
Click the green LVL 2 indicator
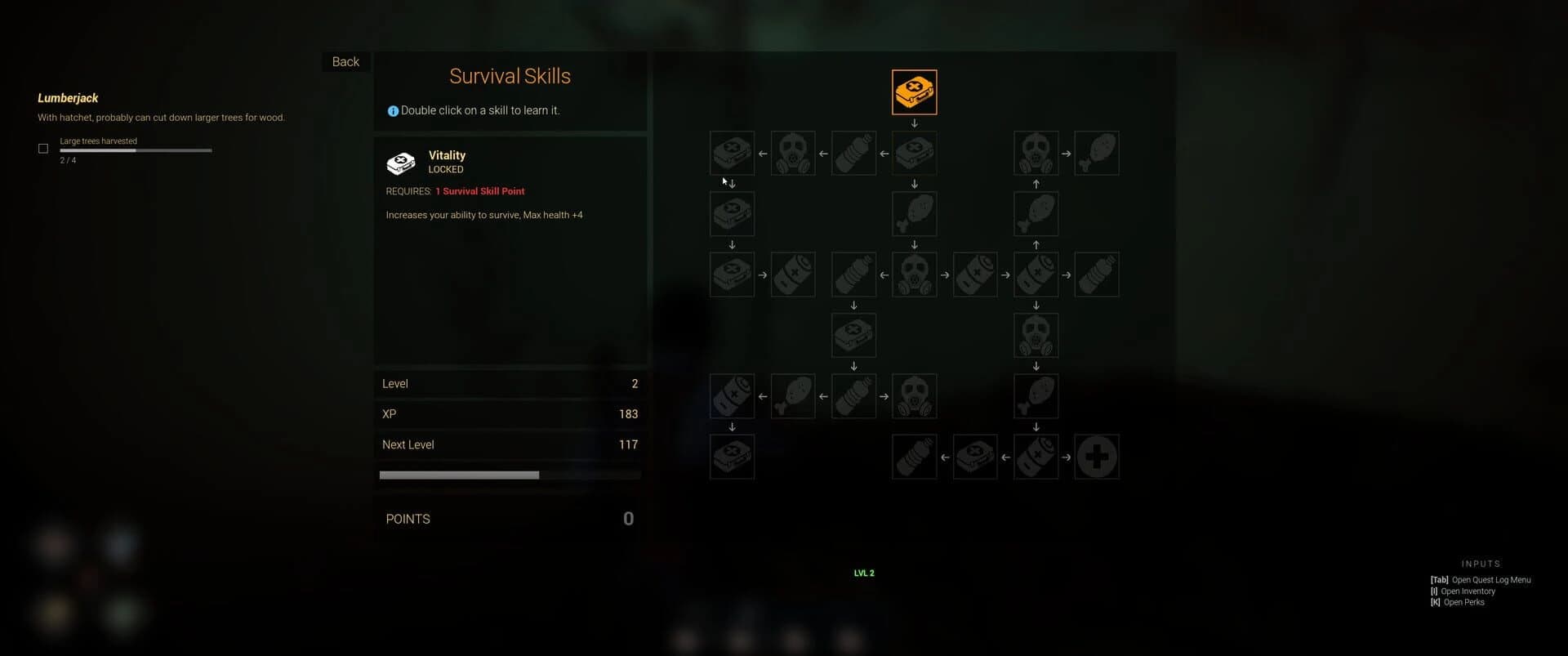tap(863, 573)
